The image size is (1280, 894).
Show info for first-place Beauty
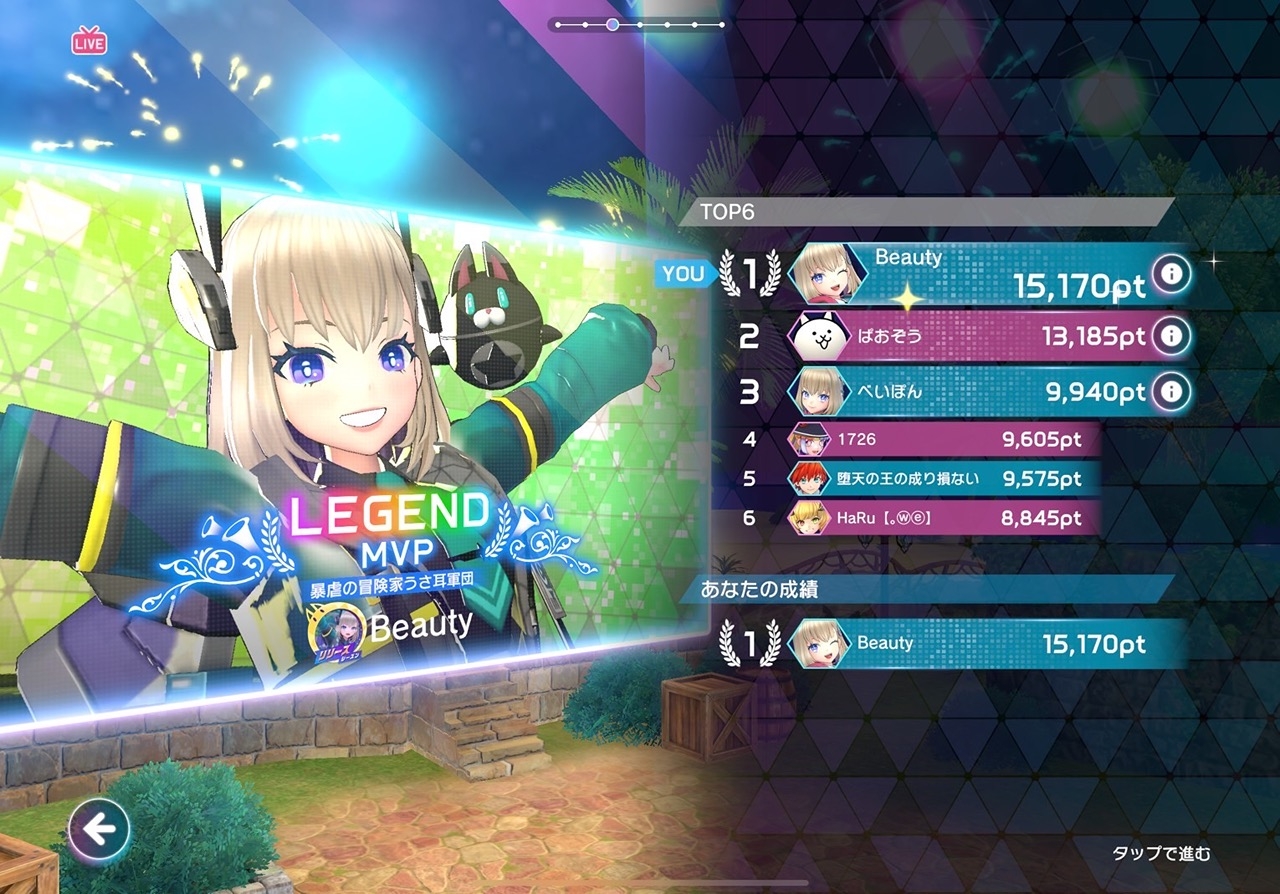[1171, 273]
